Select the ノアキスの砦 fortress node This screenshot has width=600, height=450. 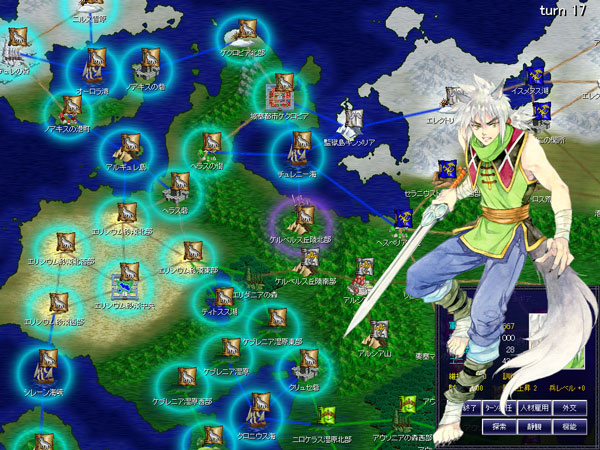(147, 68)
